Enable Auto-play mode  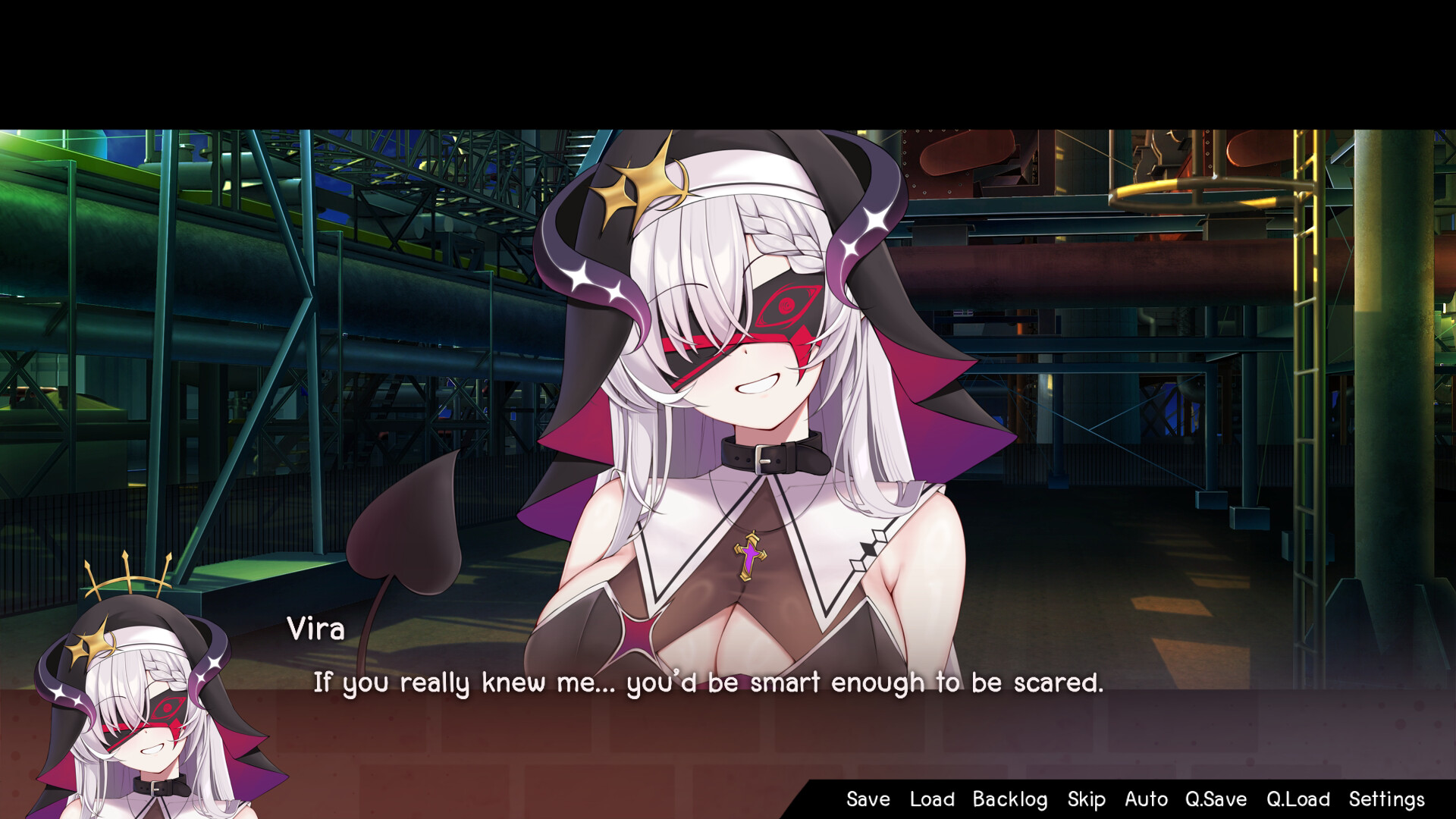1146,799
